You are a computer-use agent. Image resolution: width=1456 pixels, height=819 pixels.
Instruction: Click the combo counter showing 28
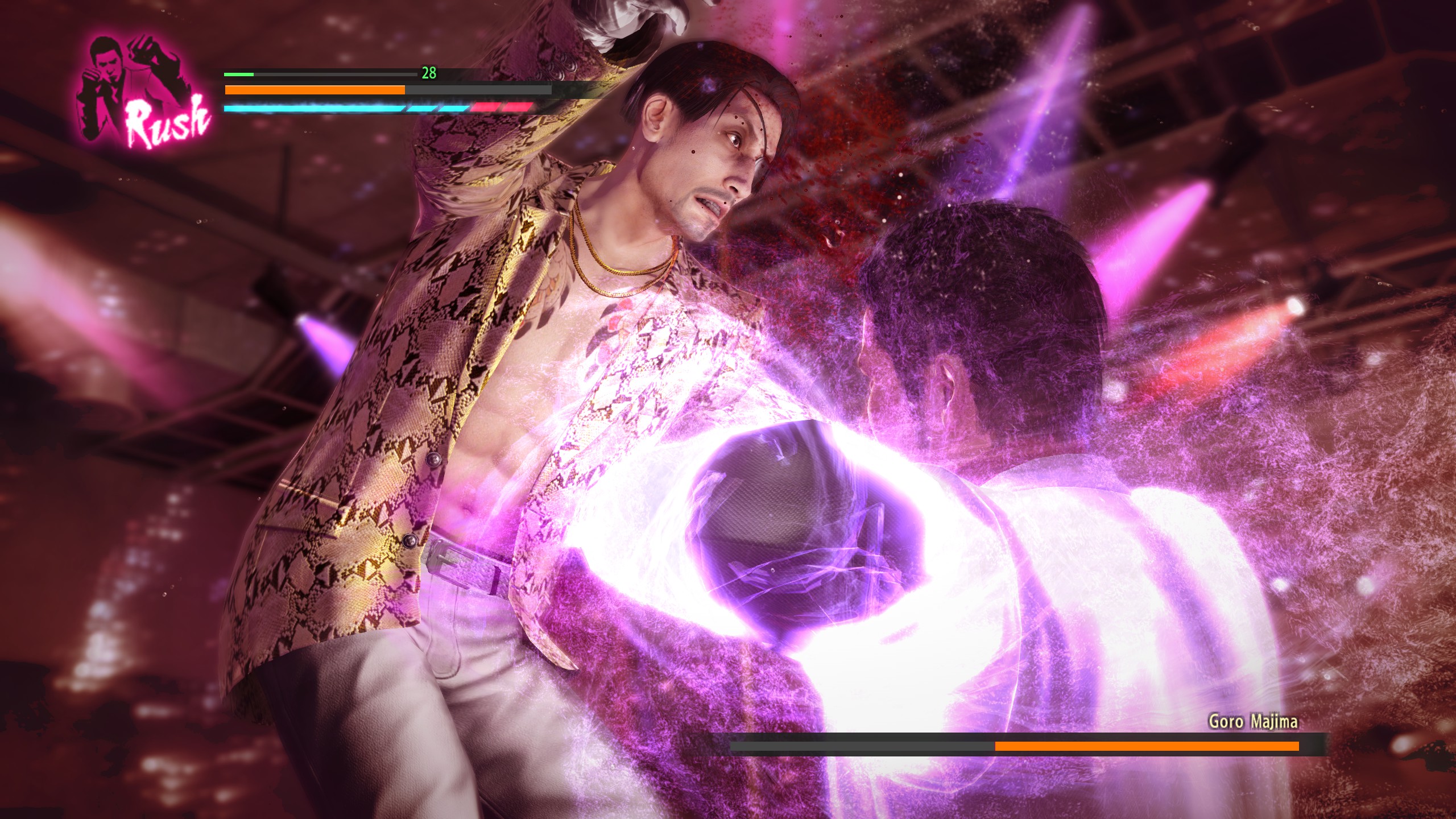point(429,73)
